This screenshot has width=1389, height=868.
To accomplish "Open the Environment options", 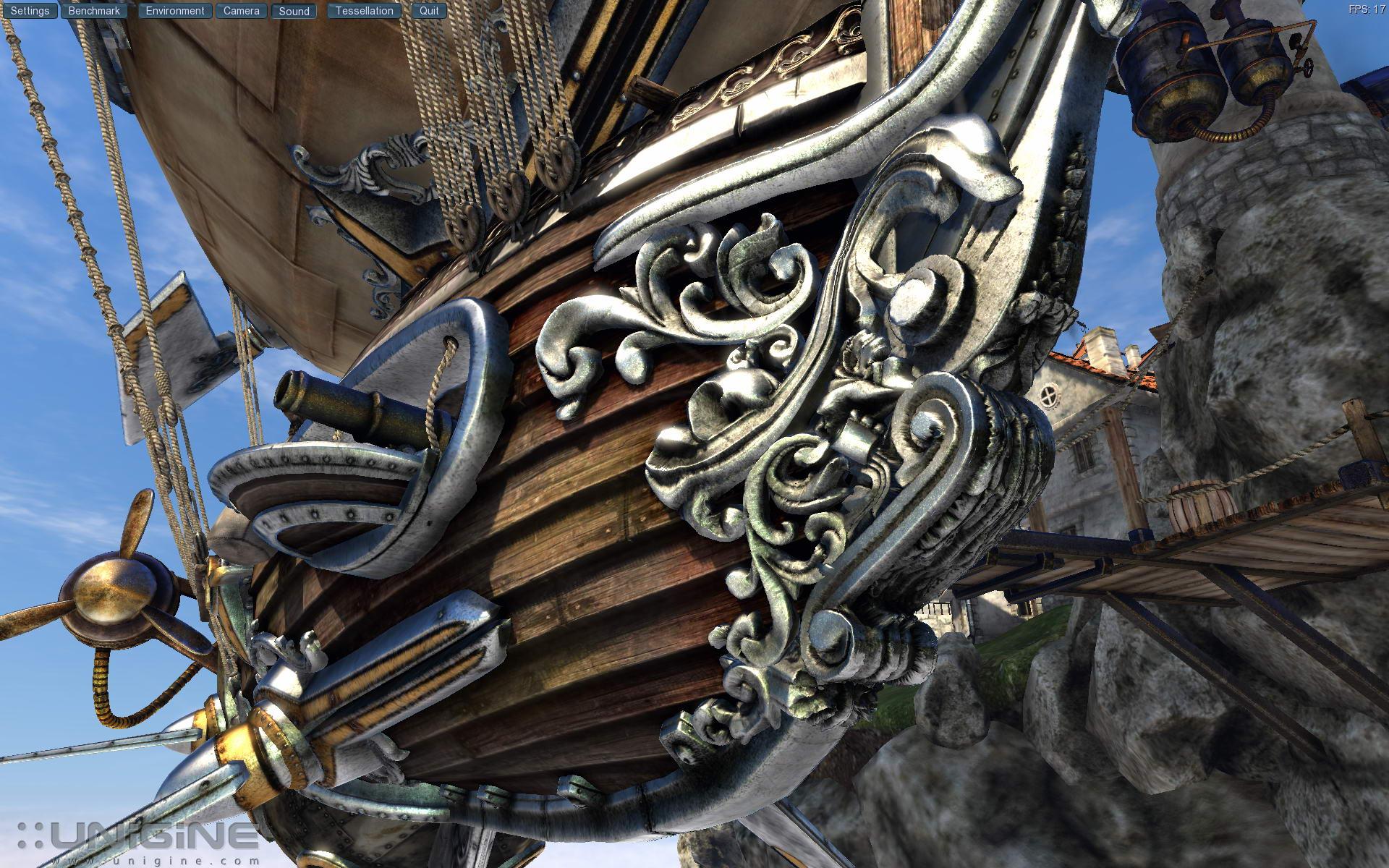I will tap(175, 11).
